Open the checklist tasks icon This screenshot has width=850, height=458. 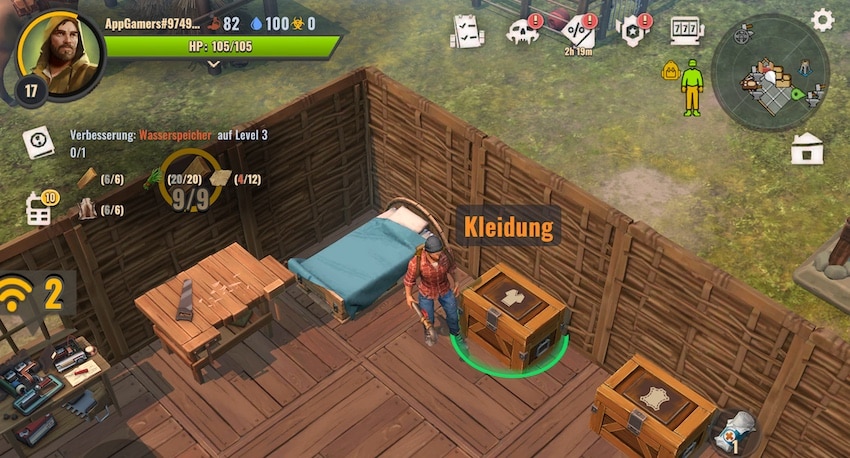point(465,30)
